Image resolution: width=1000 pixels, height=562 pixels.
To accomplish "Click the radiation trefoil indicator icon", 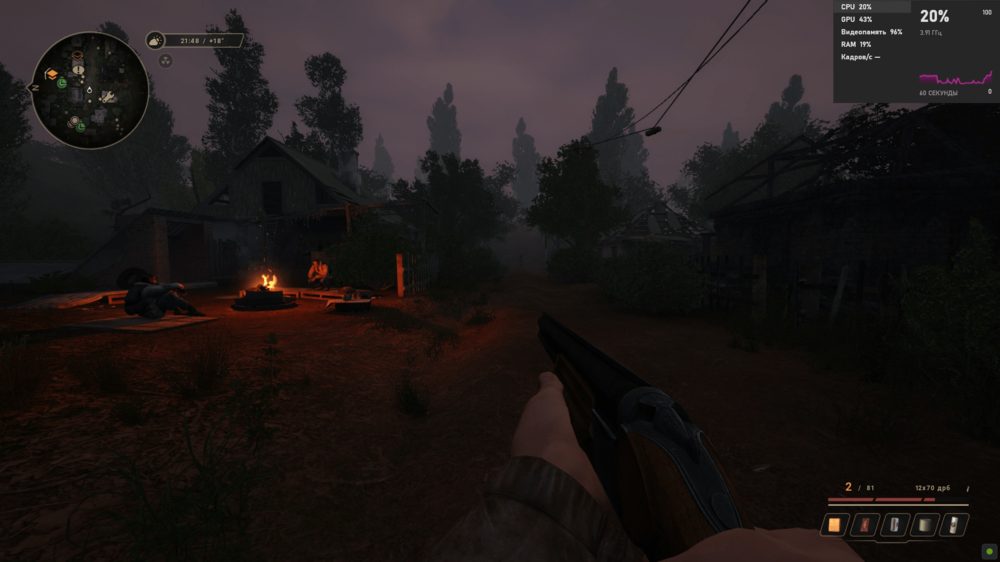I will tap(165, 60).
